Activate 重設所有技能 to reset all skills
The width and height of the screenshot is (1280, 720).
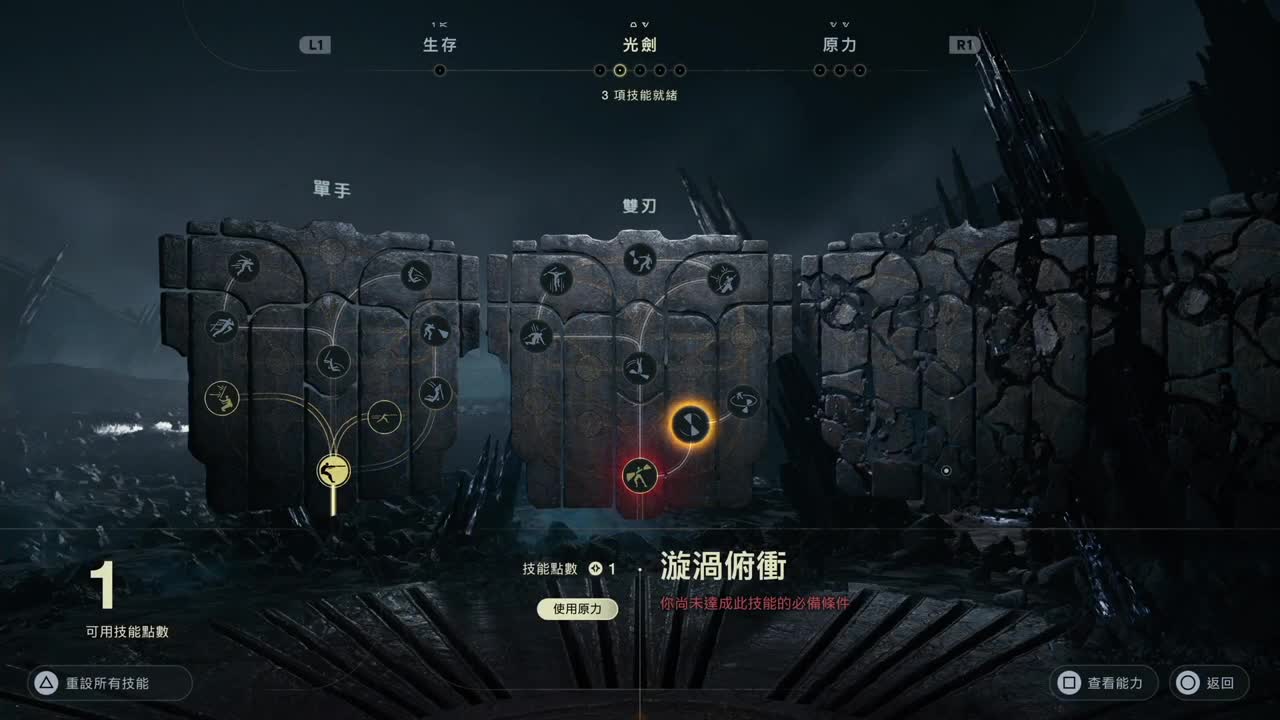(x=110, y=683)
